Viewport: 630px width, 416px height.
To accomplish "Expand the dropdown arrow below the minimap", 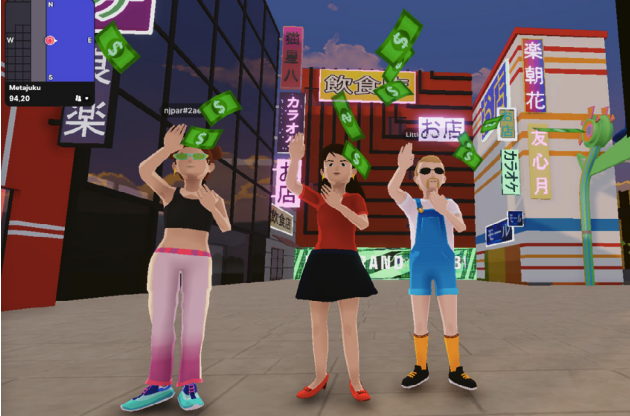I will pyautogui.click(x=87, y=98).
